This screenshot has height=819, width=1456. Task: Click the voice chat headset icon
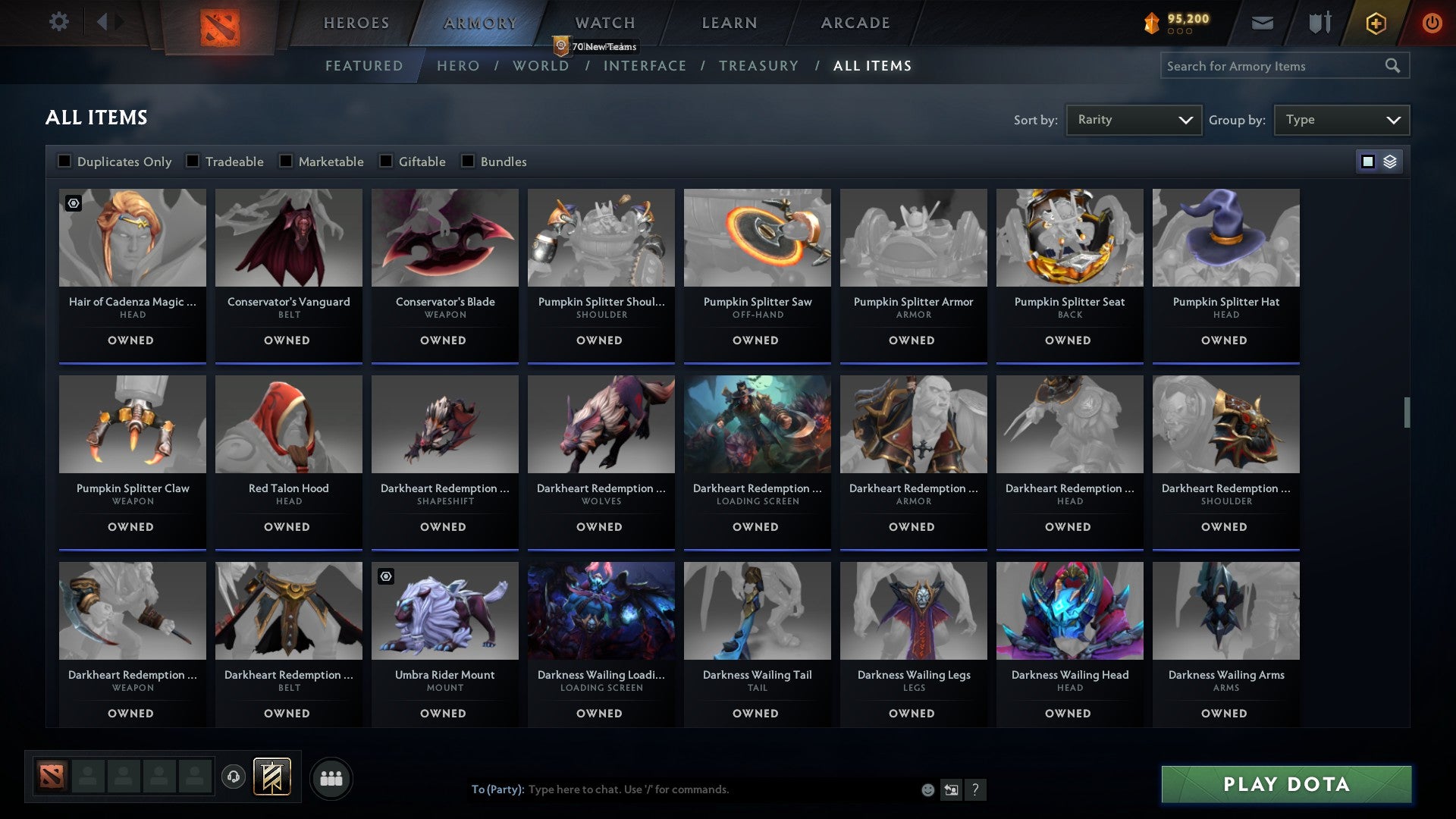pyautogui.click(x=234, y=777)
